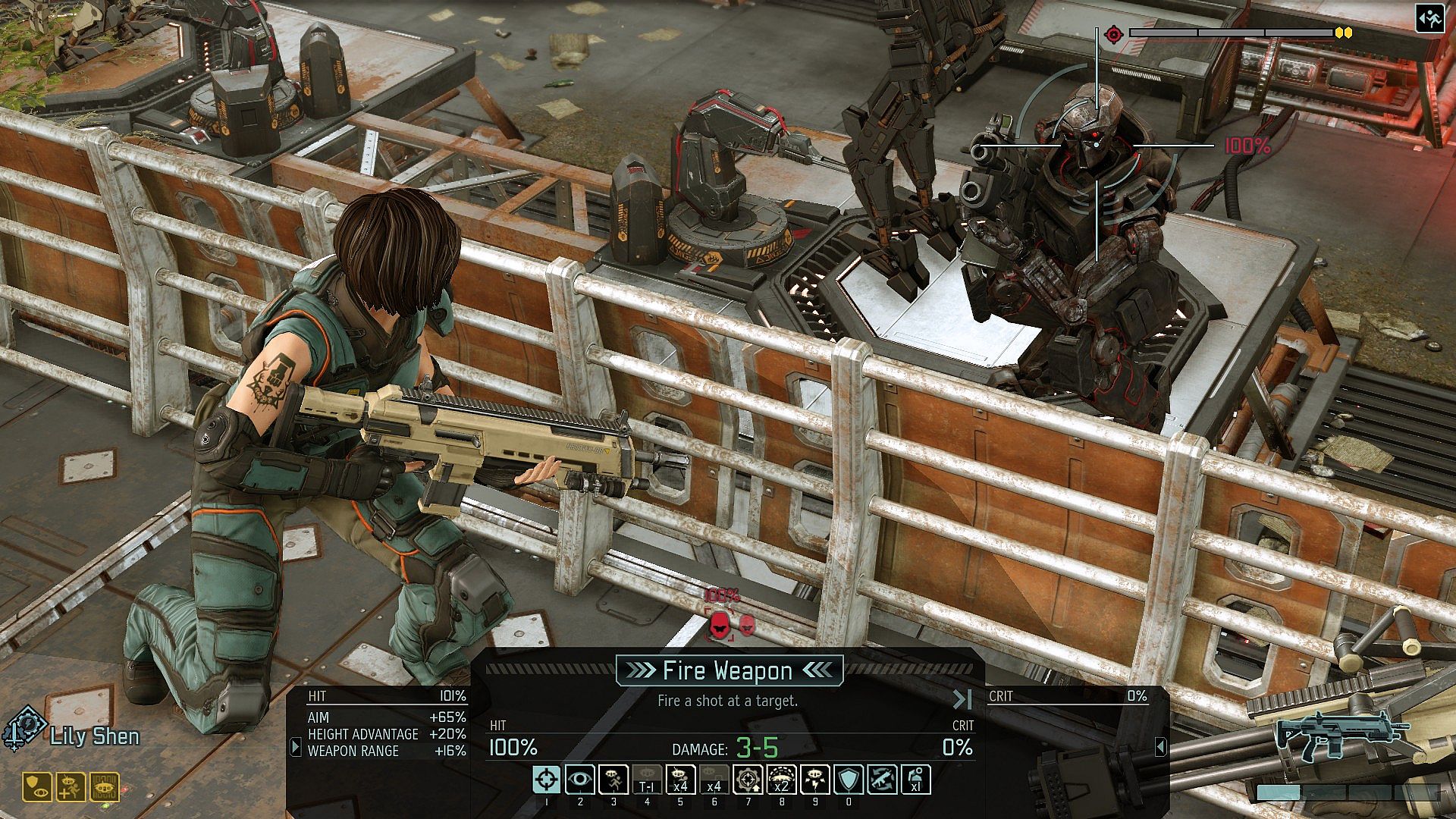Activate the Hunker Down shield ability
Image resolution: width=1456 pixels, height=819 pixels.
pyautogui.click(x=848, y=780)
